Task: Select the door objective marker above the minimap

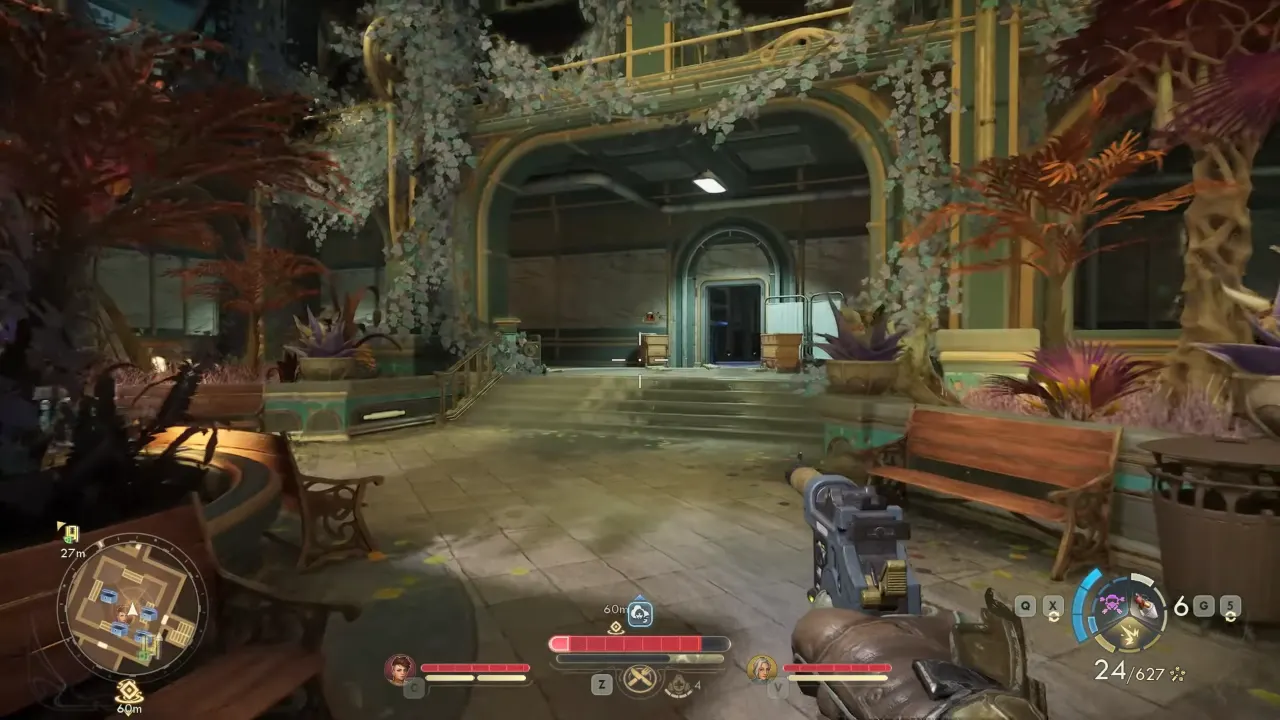Action: pyautogui.click(x=70, y=533)
